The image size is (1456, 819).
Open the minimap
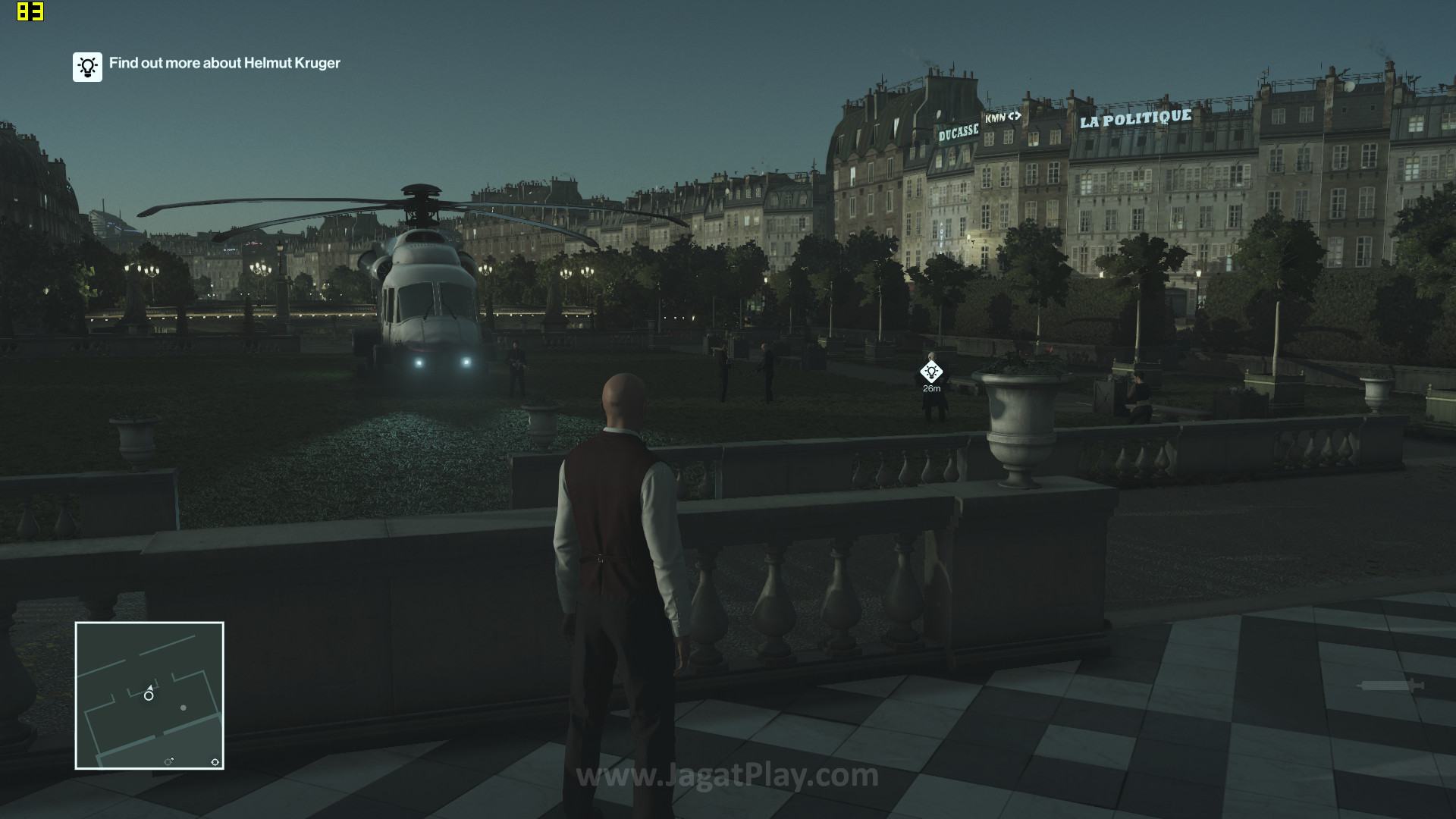click(x=149, y=695)
